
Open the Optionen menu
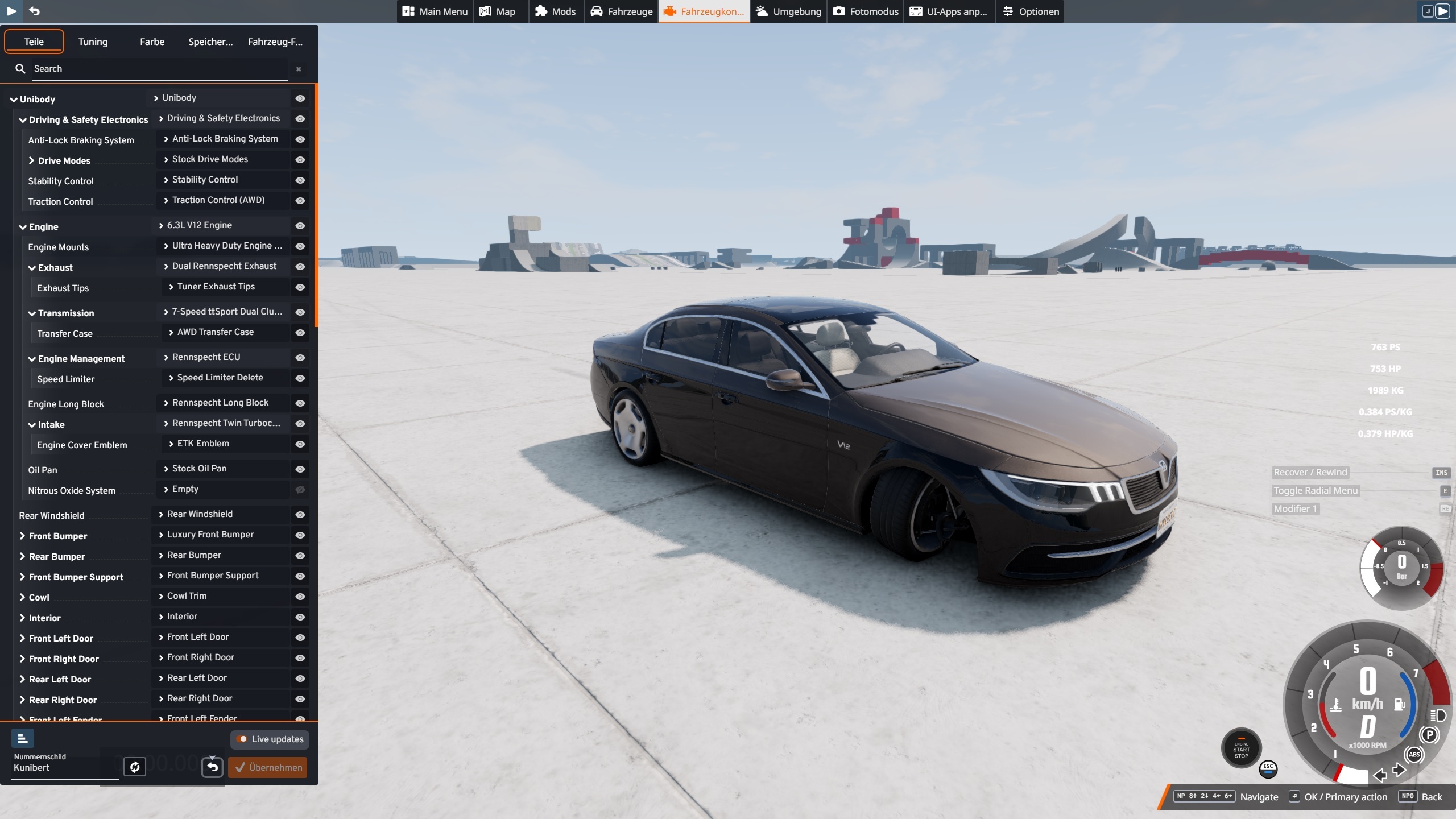[x=1031, y=11]
